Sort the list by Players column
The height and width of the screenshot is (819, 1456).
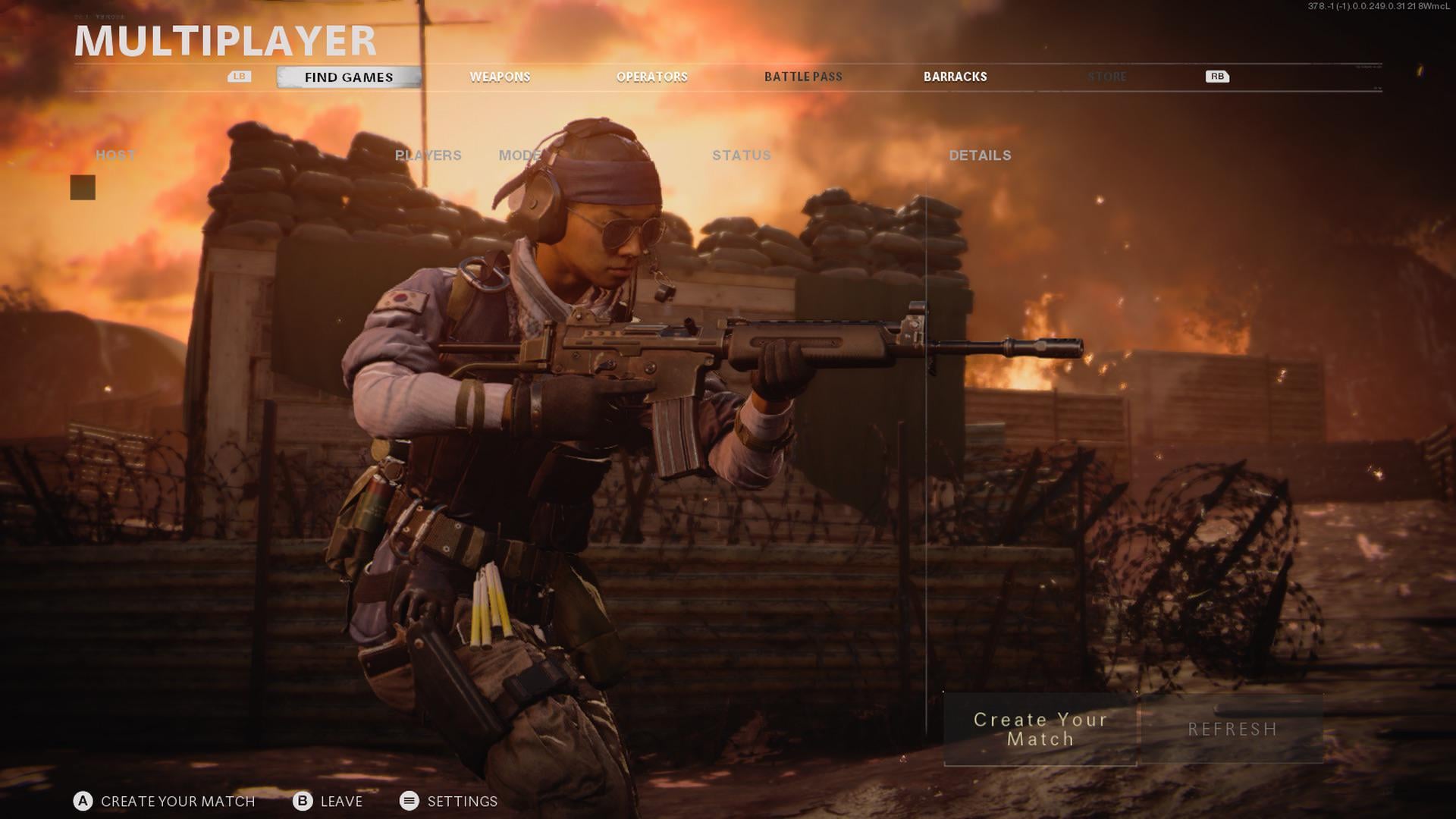tap(428, 155)
